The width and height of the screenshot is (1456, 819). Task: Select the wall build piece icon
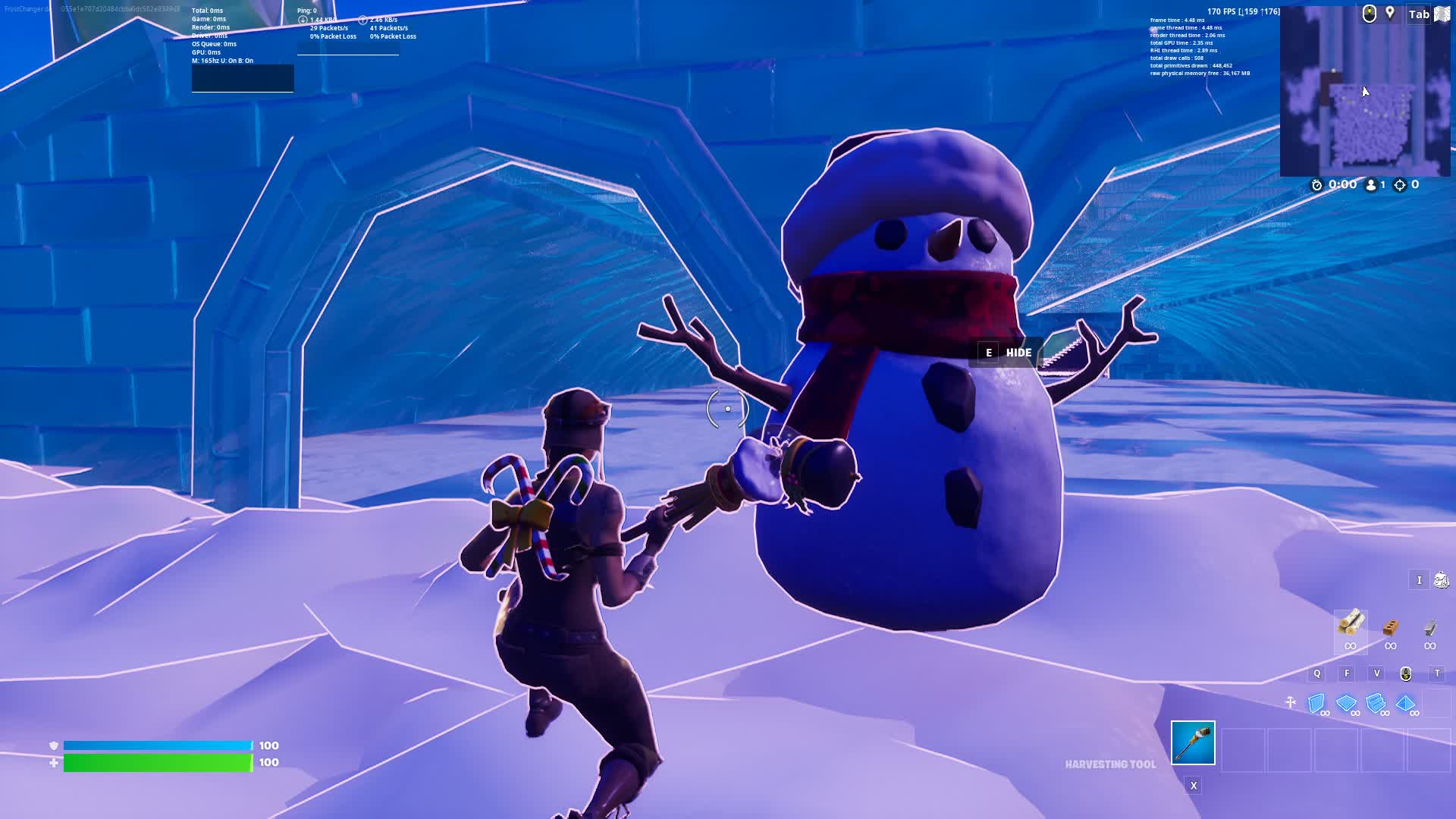click(1317, 703)
